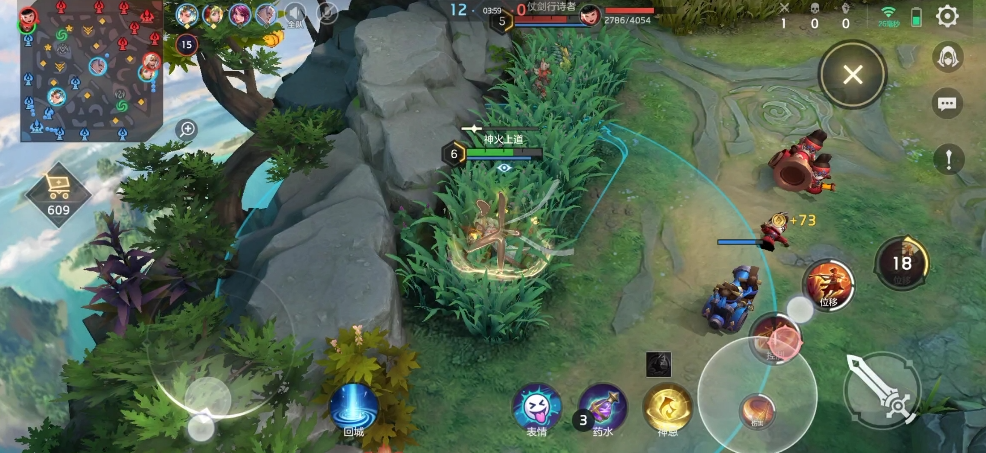Select the pink-haired teammate portrait
This screenshot has height=453, width=986.
point(240,14)
